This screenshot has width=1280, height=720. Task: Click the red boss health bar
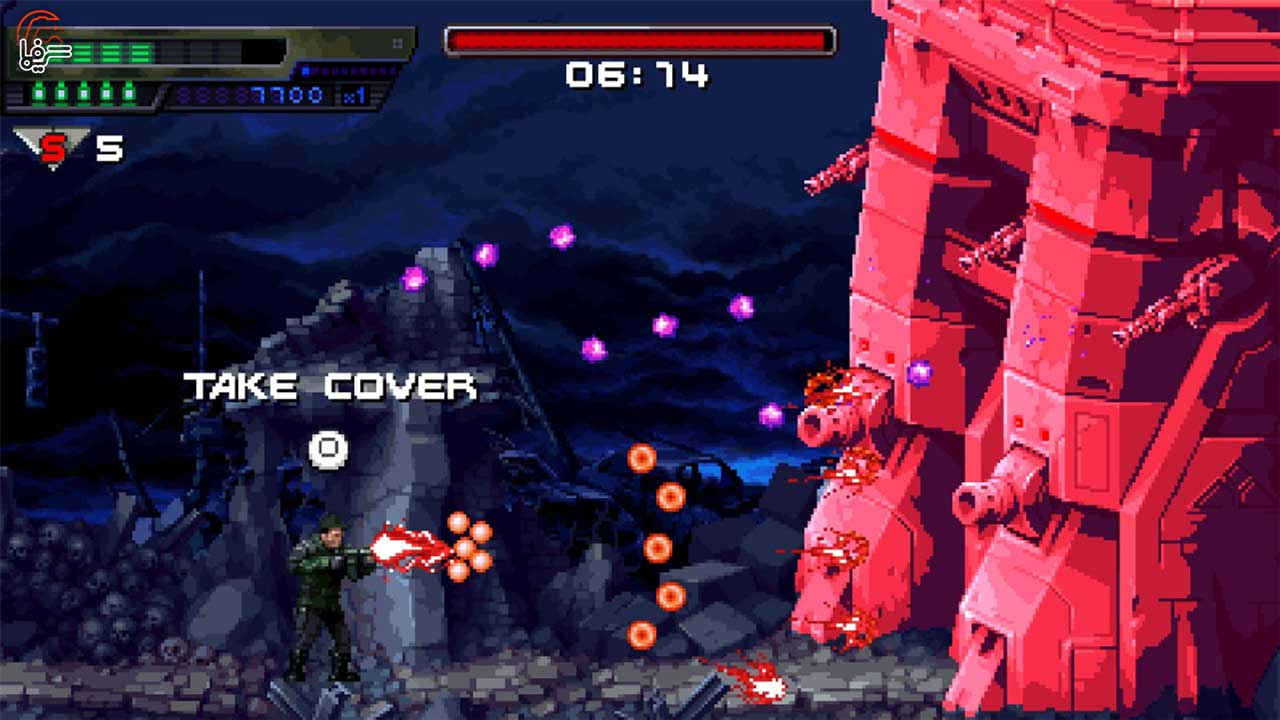click(638, 39)
